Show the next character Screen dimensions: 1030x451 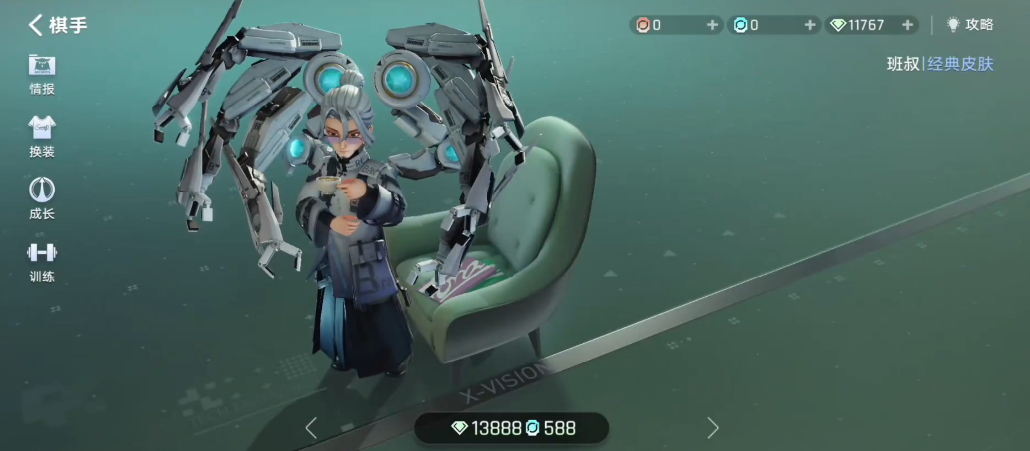pos(712,428)
